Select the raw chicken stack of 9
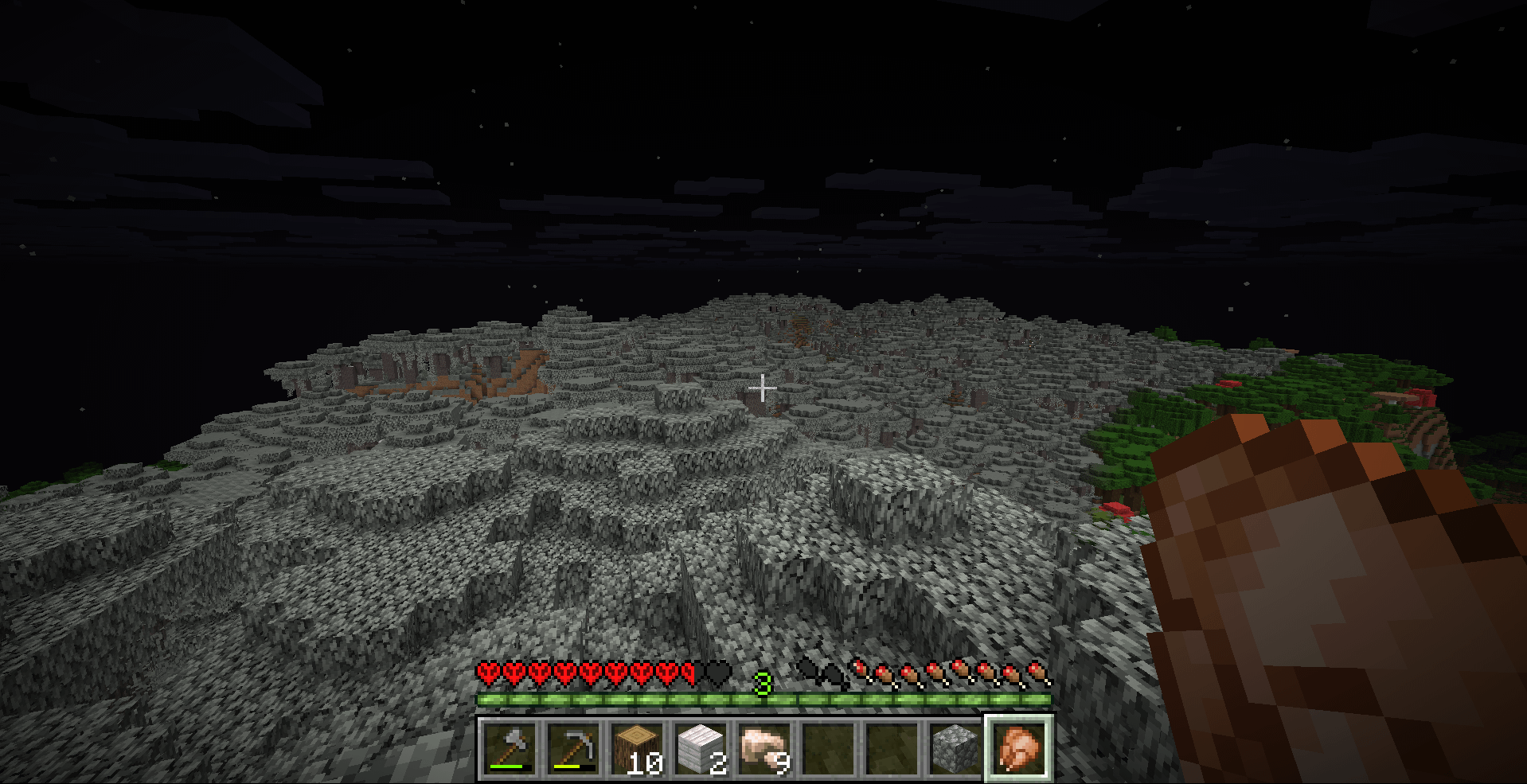The width and height of the screenshot is (1527, 784). [x=765, y=748]
